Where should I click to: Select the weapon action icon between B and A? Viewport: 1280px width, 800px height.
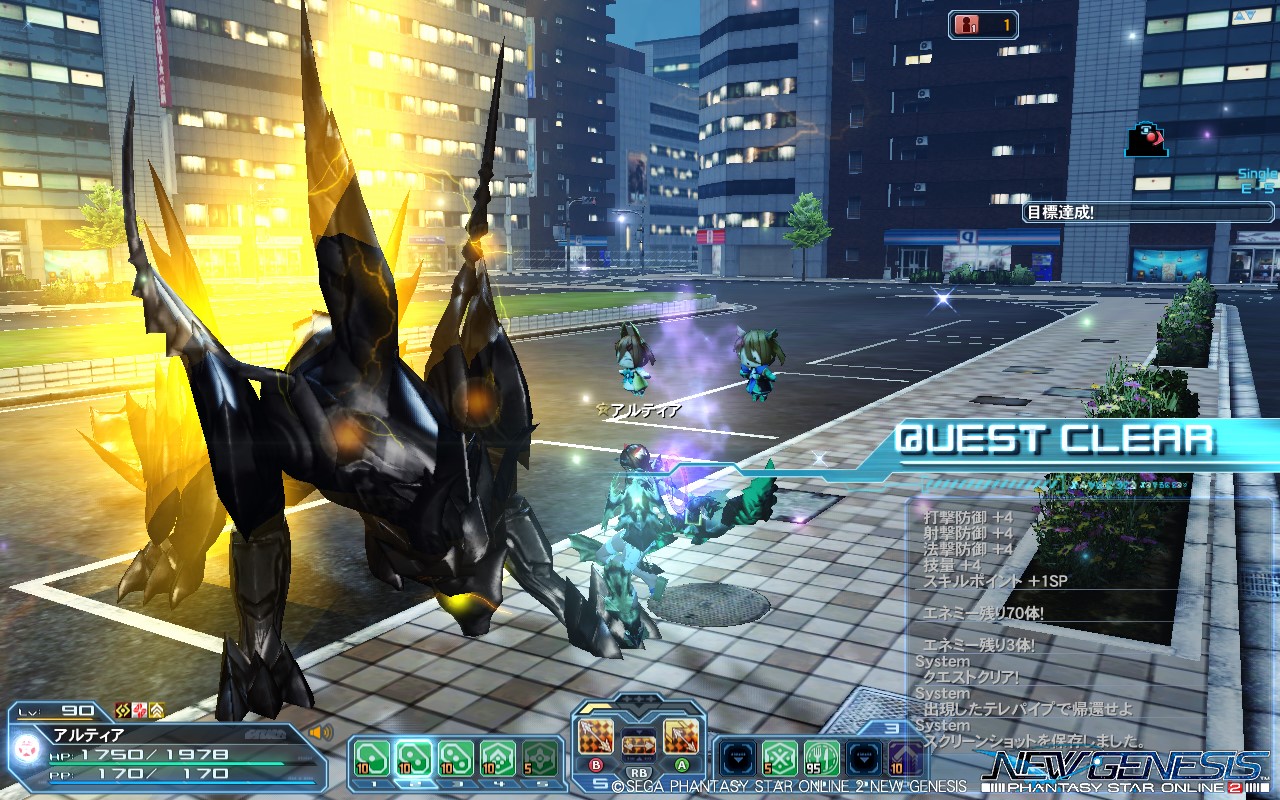(x=638, y=745)
